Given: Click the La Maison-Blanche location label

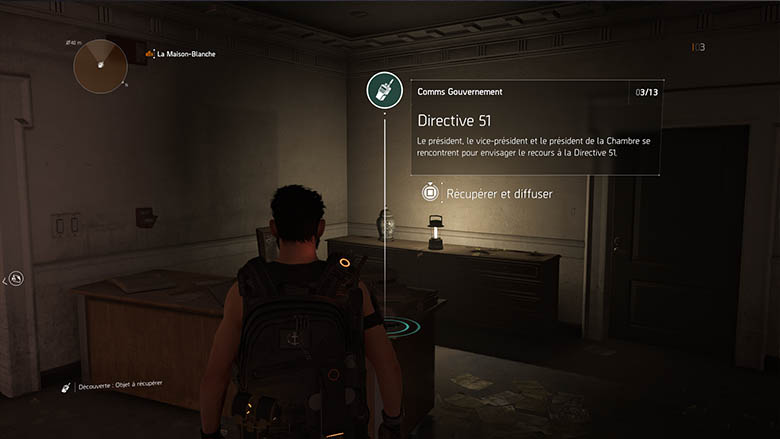Looking at the screenshot, I should pyautogui.click(x=186, y=54).
